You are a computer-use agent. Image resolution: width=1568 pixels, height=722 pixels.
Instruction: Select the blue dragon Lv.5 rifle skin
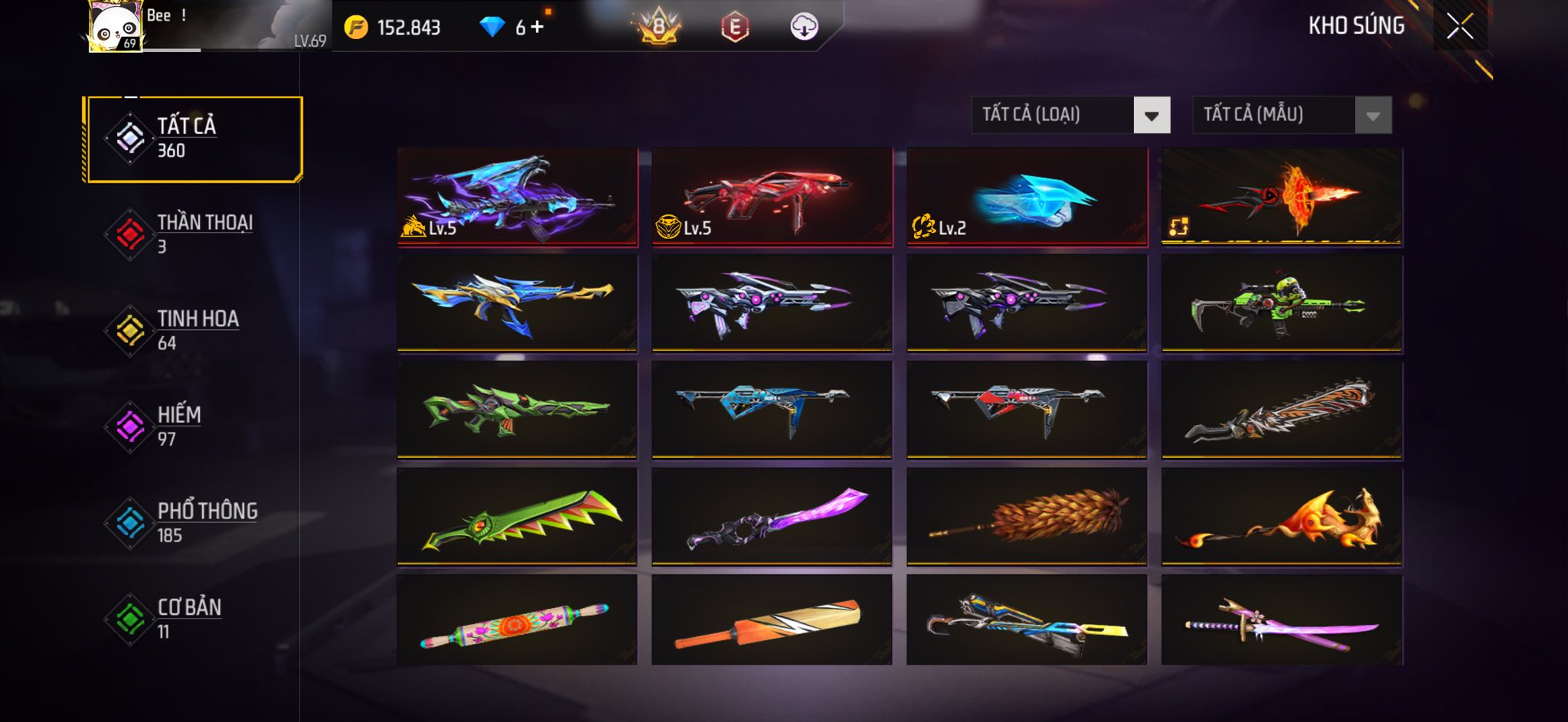pyautogui.click(x=517, y=197)
